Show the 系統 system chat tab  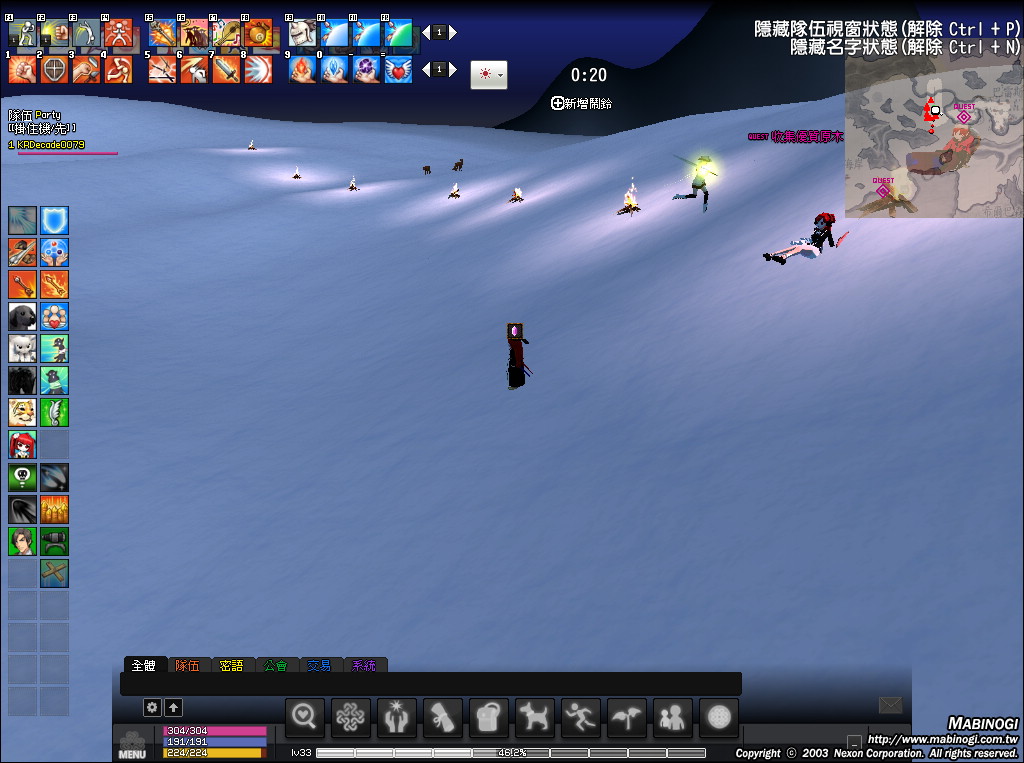pyautogui.click(x=364, y=665)
